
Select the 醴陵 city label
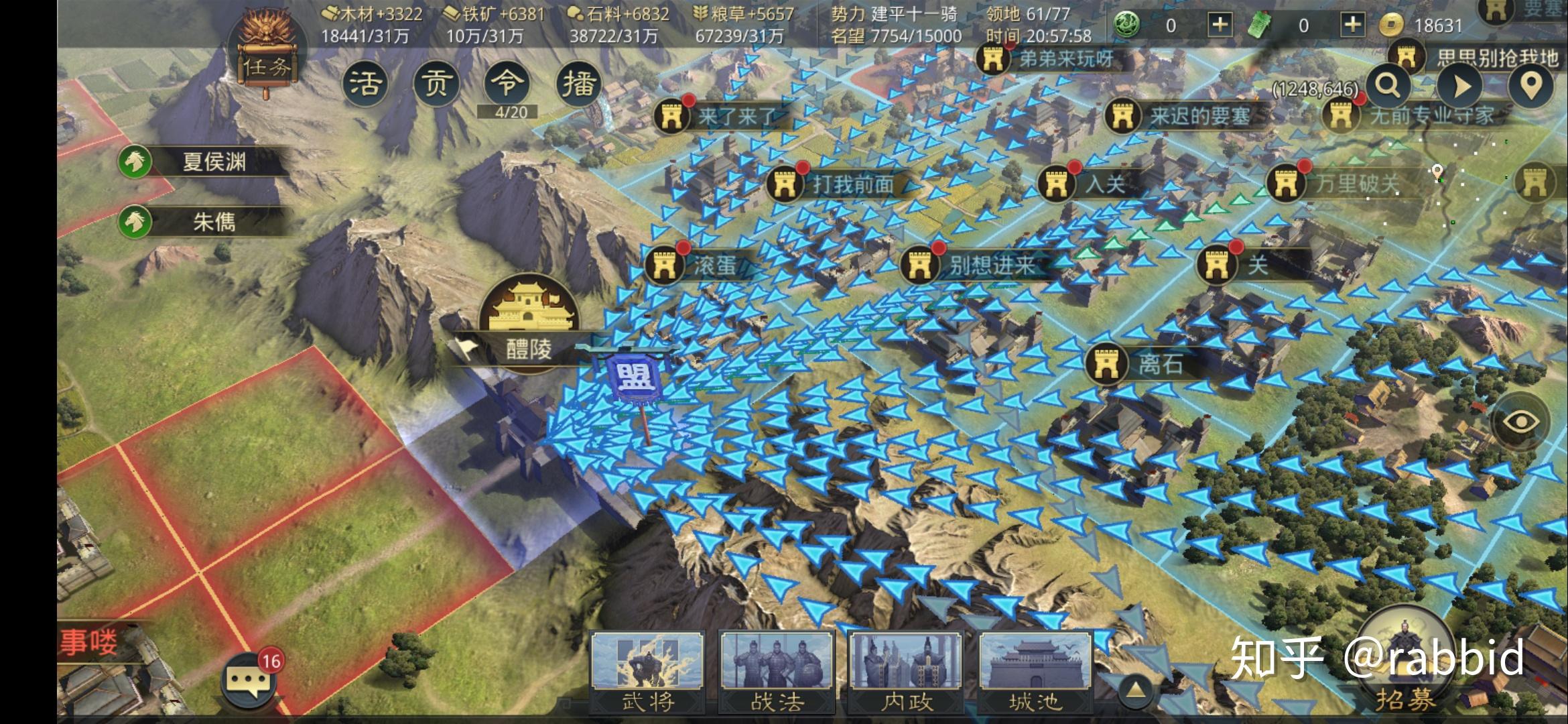click(x=529, y=349)
